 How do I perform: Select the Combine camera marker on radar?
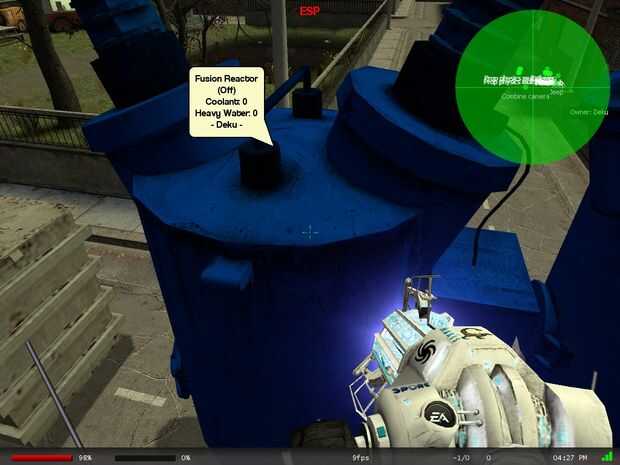(x=525, y=97)
